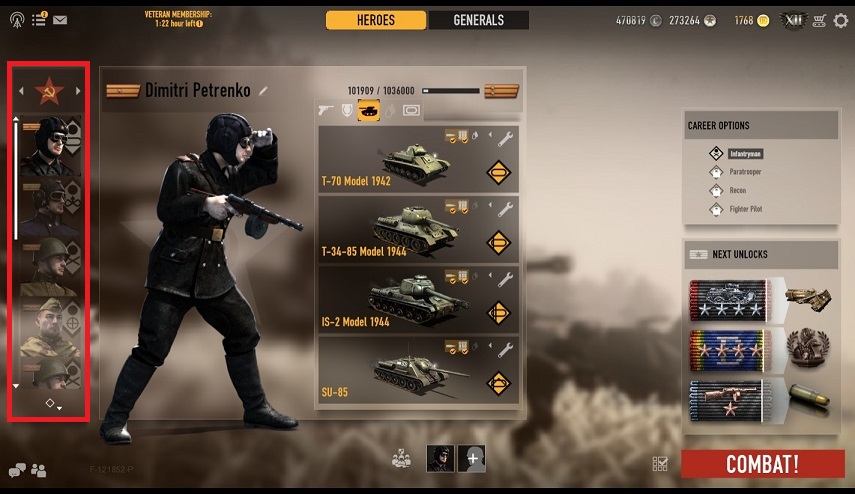Open the settings gear icon
This screenshot has width=855, height=494.
[x=840, y=20]
